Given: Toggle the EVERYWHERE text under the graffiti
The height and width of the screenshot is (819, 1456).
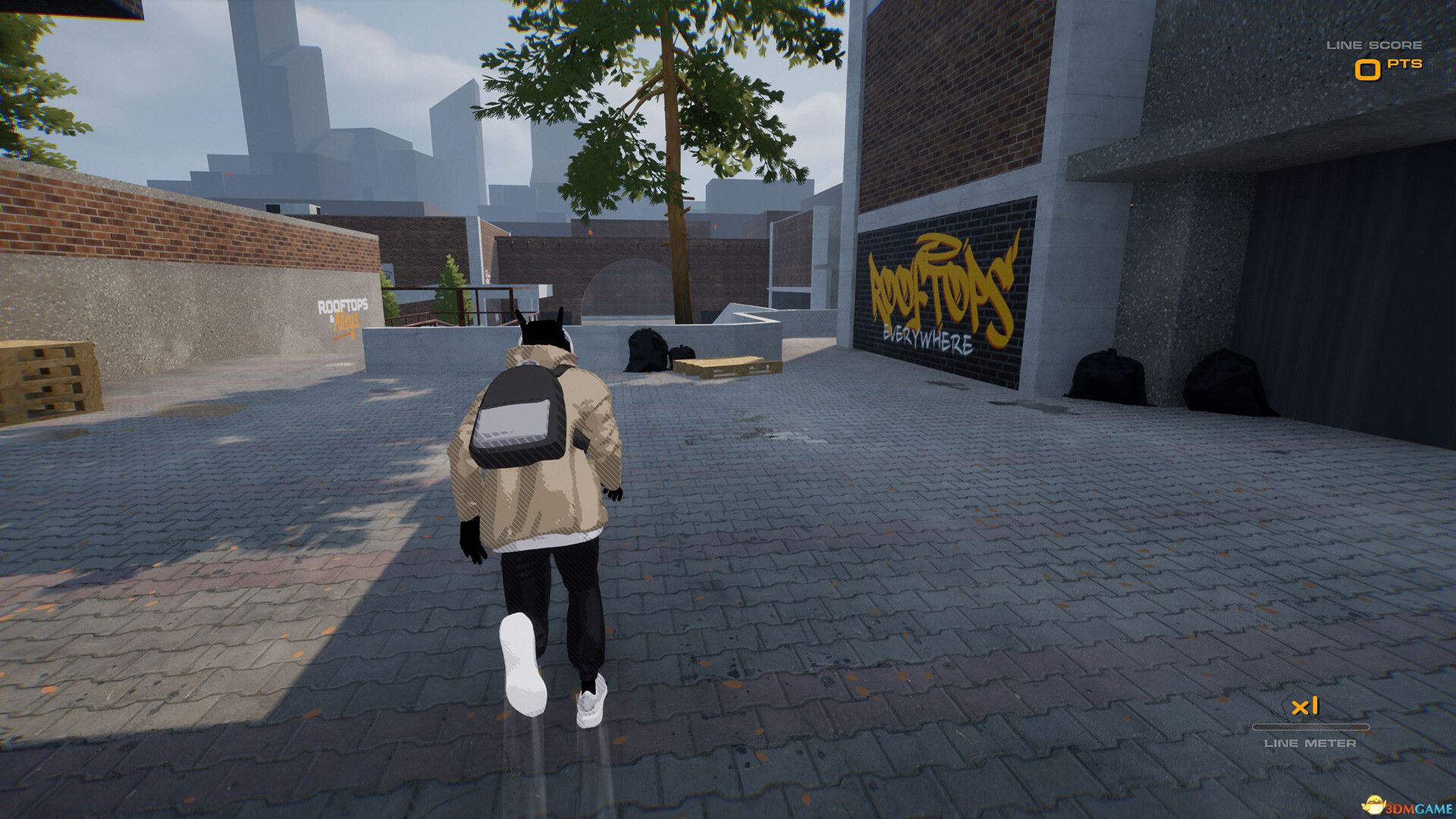Looking at the screenshot, I should click(x=928, y=338).
